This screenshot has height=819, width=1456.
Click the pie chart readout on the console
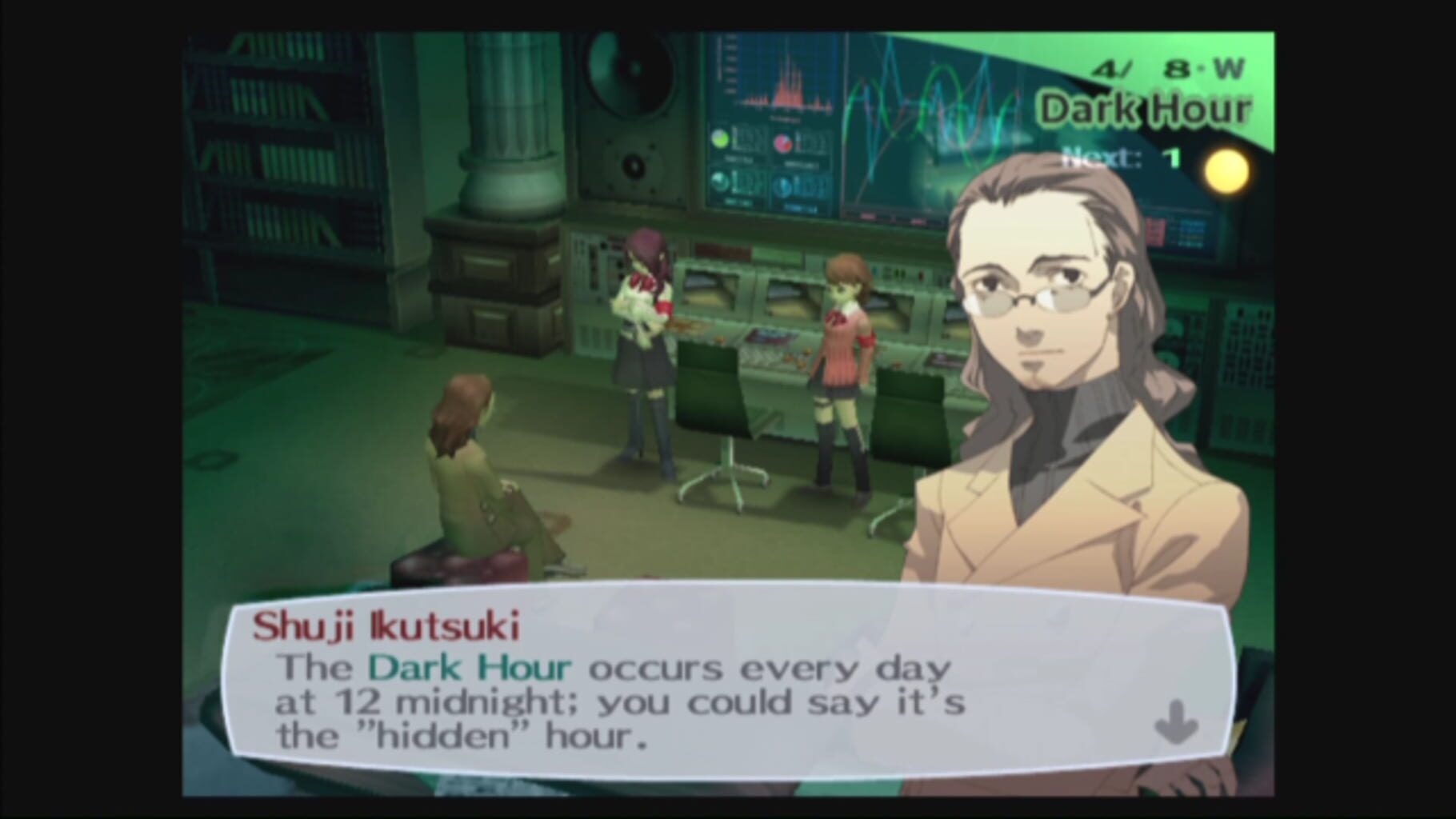(782, 142)
